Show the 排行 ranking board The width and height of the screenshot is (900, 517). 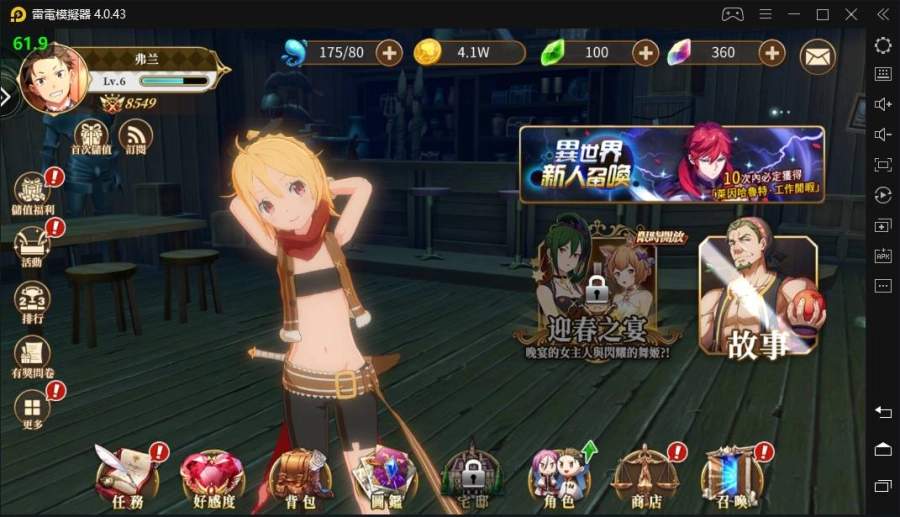(x=32, y=302)
